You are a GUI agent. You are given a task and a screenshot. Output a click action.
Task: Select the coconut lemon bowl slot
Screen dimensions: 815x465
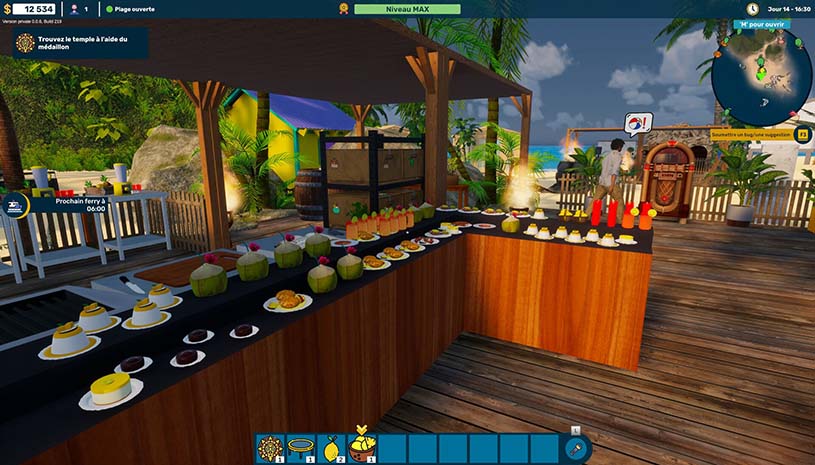pos(362,448)
